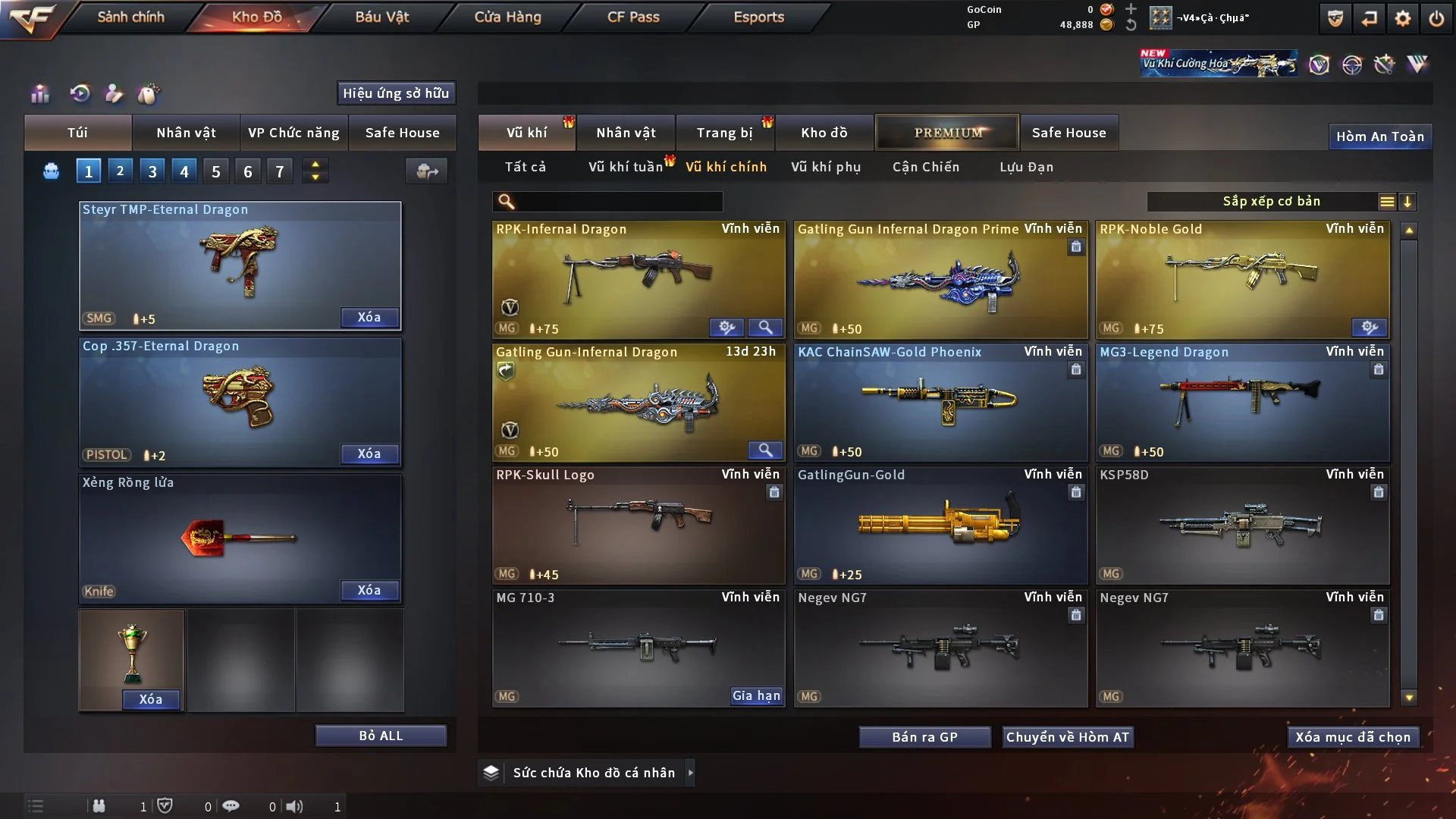Expand Sức chứa Kho đồ cá nhân
This screenshot has width=1456, height=819.
point(690,773)
